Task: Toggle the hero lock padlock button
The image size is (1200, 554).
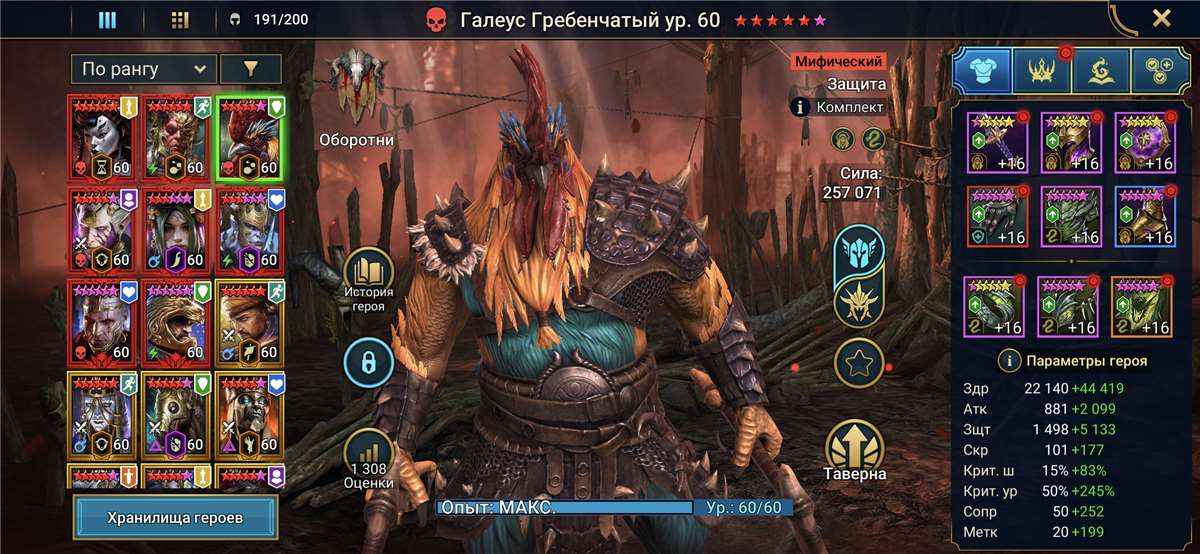Action: click(370, 363)
